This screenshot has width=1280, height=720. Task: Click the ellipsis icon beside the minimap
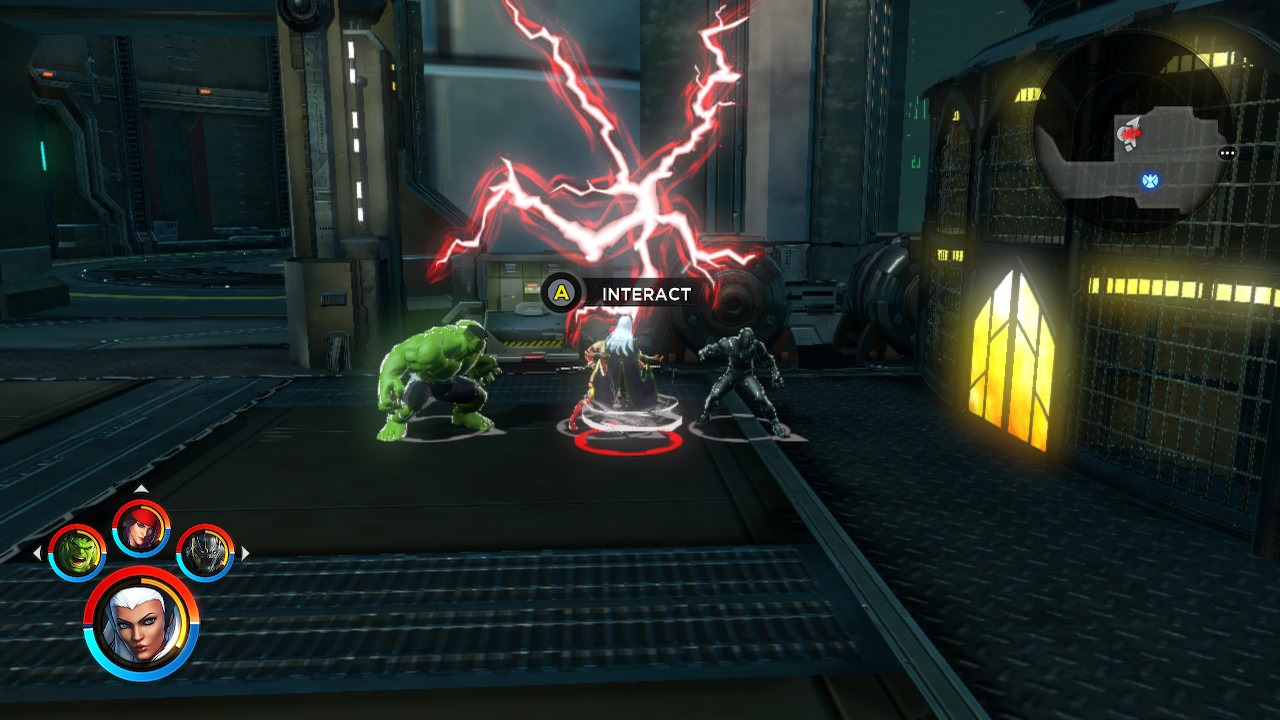(1226, 152)
